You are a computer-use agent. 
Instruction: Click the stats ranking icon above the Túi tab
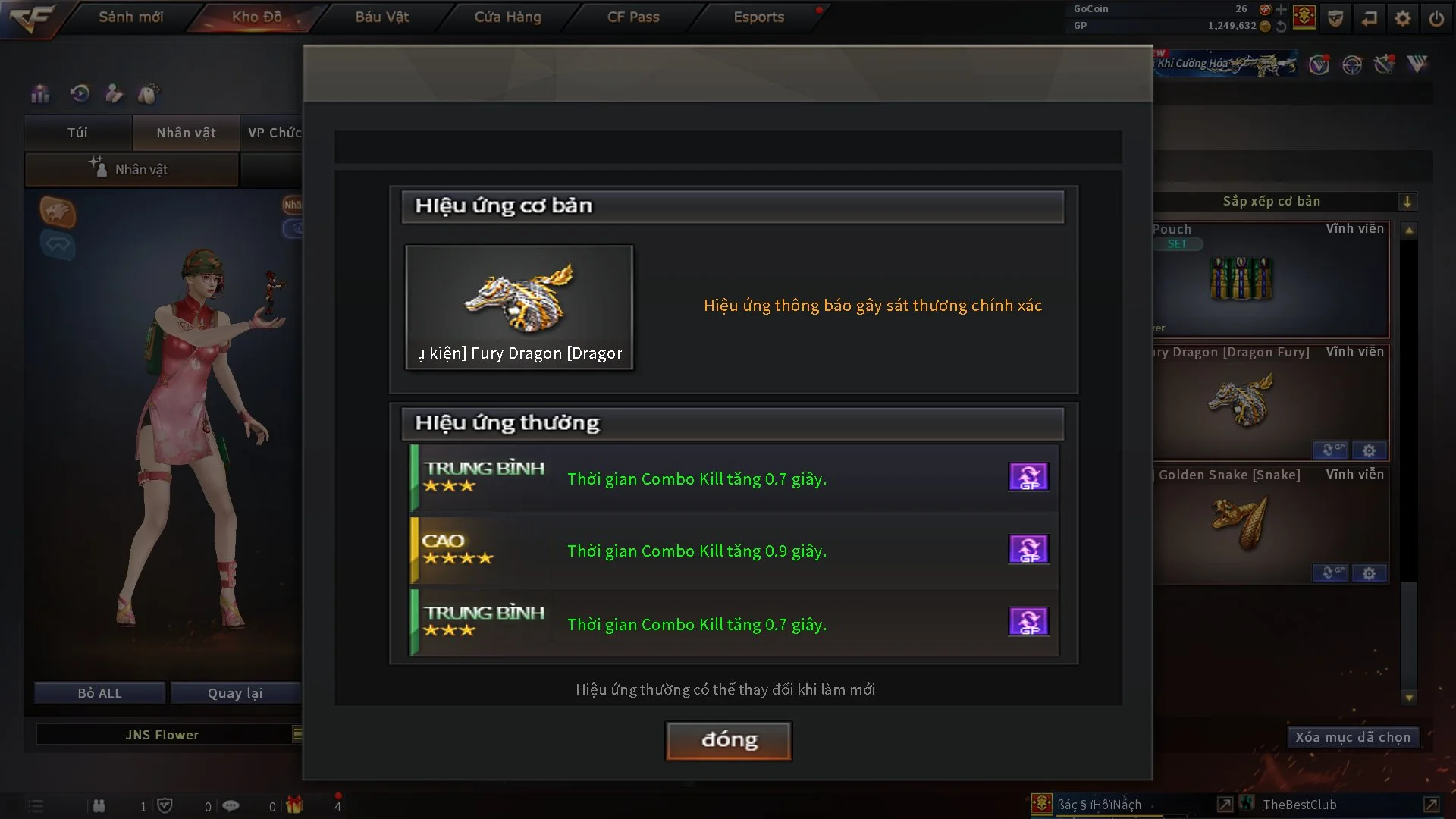click(39, 94)
